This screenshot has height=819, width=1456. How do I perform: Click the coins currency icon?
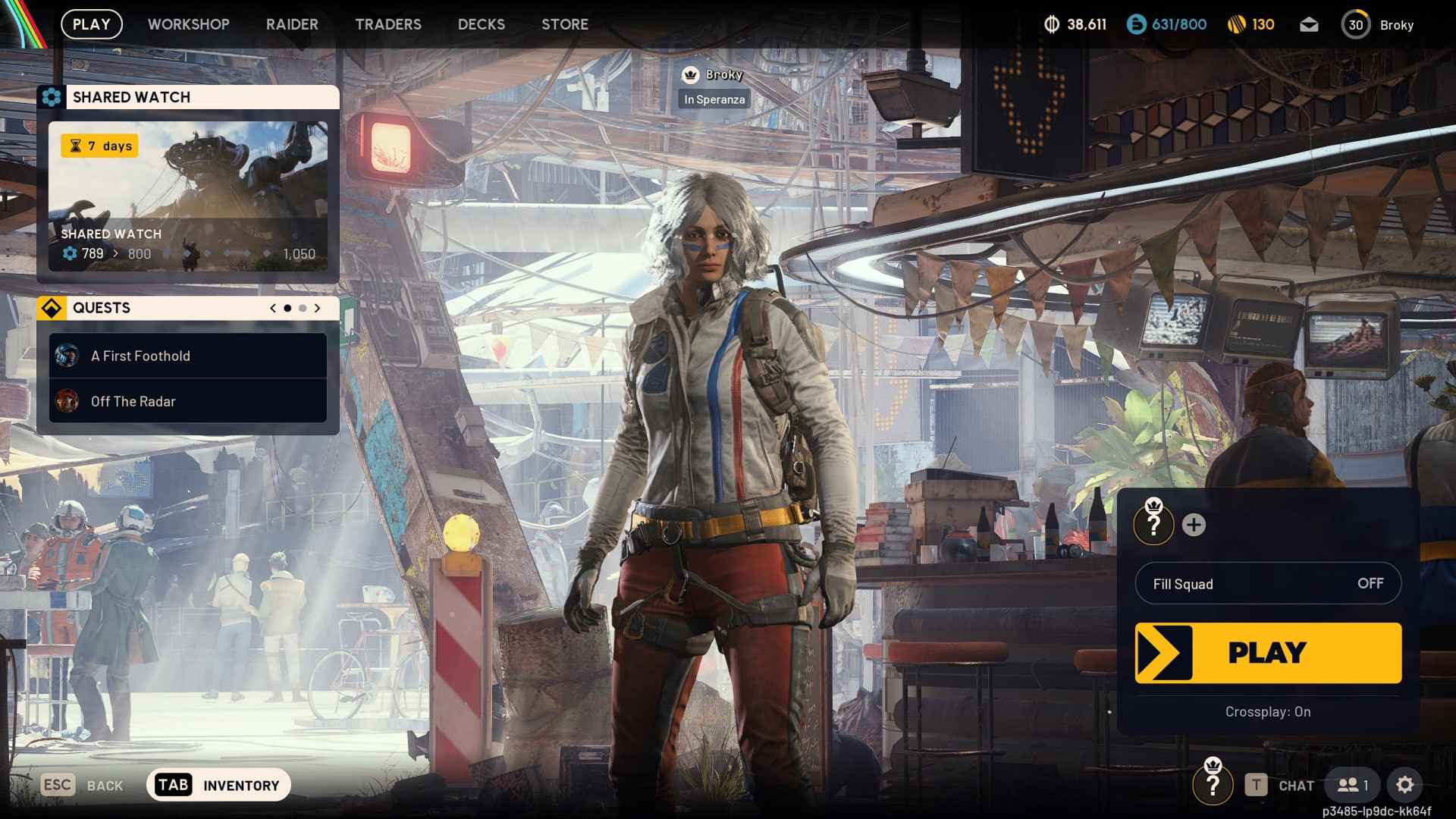pos(1051,24)
